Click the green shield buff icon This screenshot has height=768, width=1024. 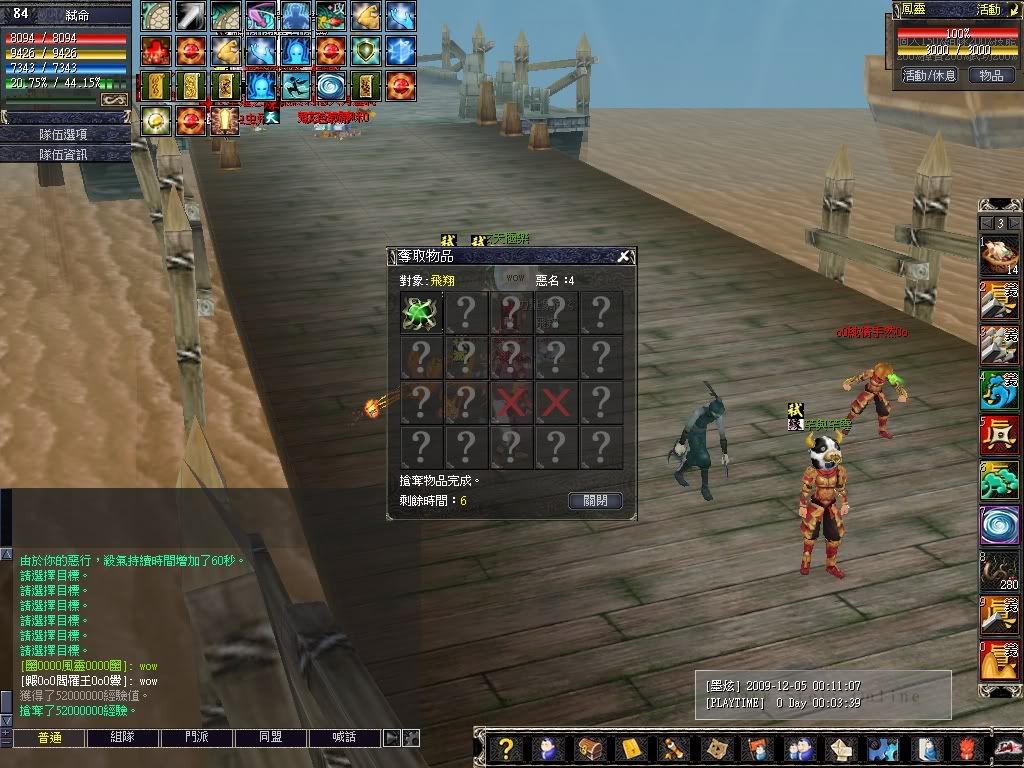367,50
